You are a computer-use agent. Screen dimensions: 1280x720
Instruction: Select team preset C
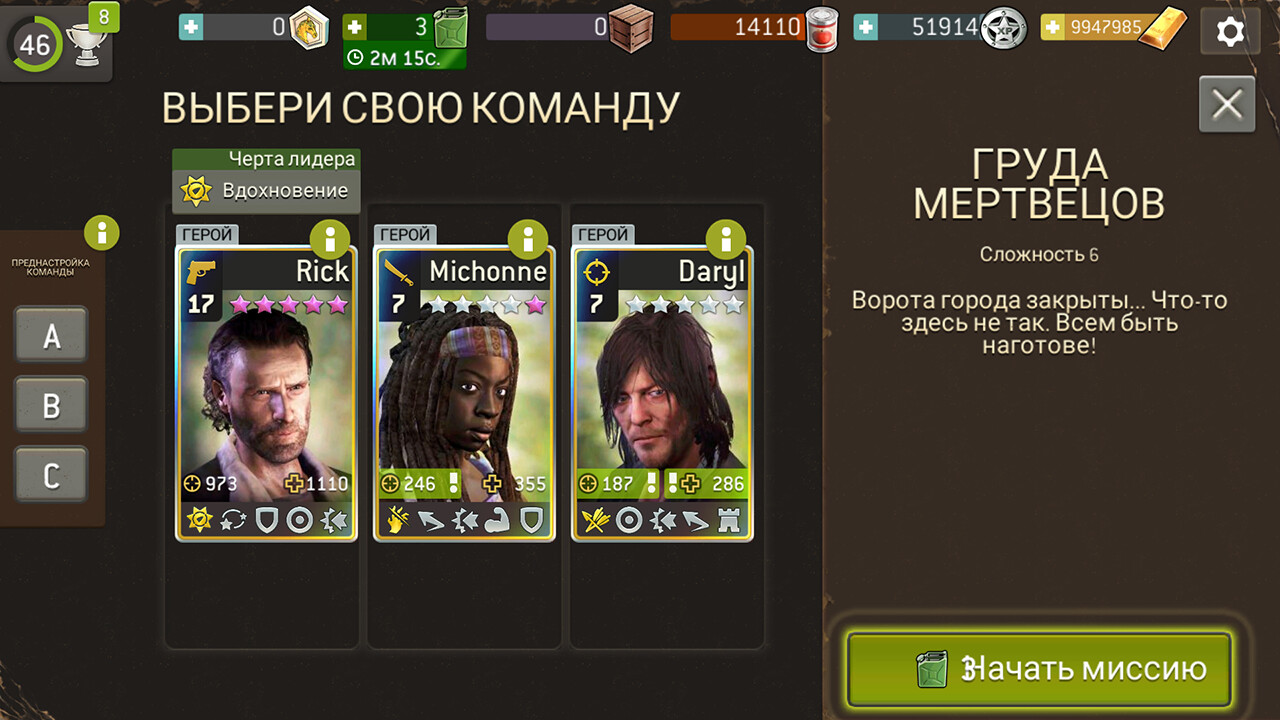click(51, 475)
